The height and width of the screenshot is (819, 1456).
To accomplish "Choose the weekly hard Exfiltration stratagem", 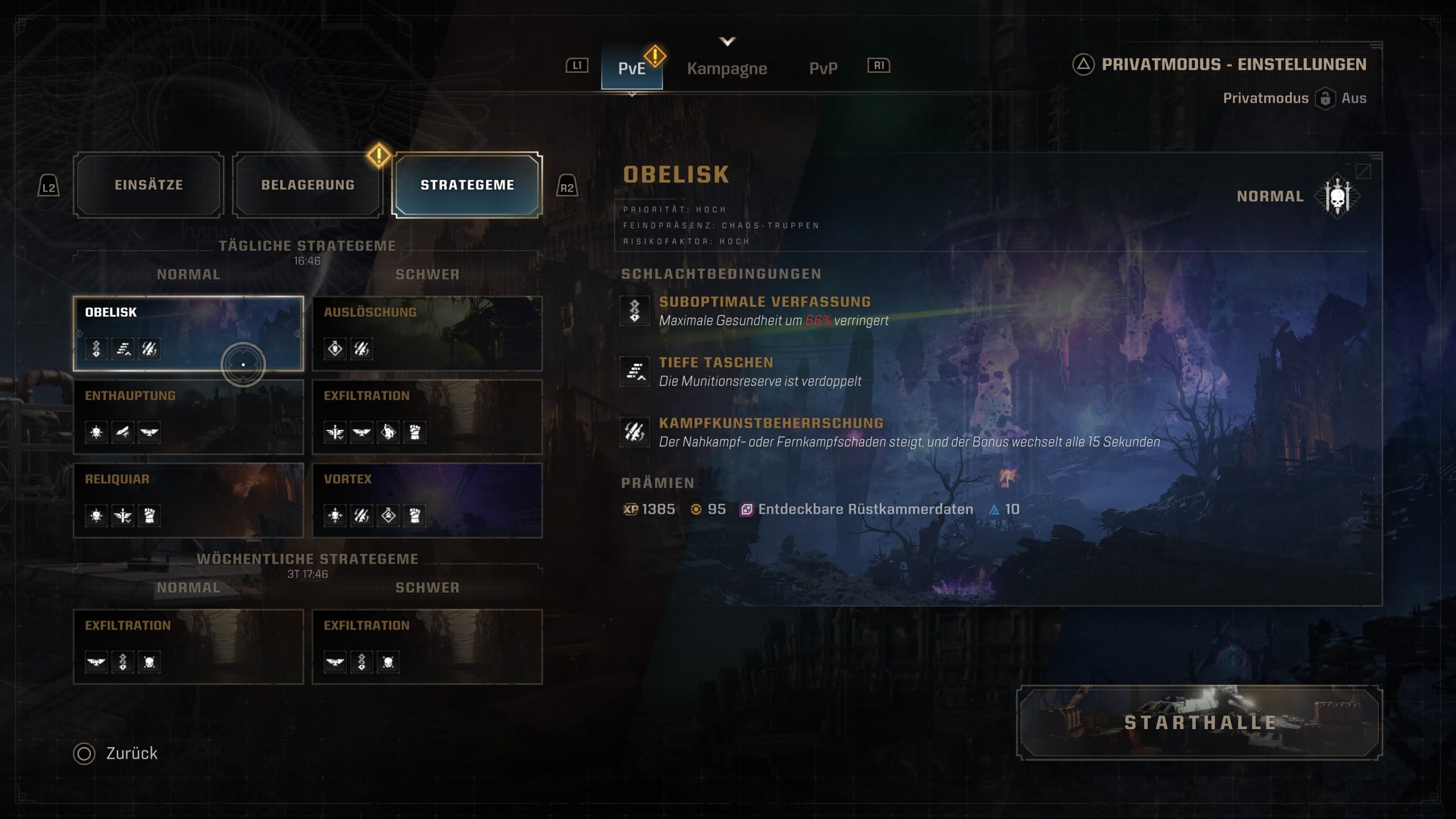I will pos(427,647).
